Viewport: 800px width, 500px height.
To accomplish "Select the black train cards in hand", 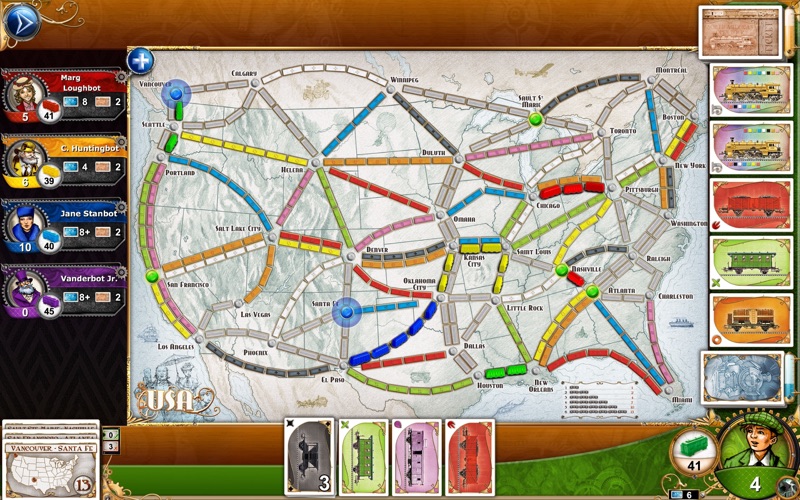I will click(310, 455).
